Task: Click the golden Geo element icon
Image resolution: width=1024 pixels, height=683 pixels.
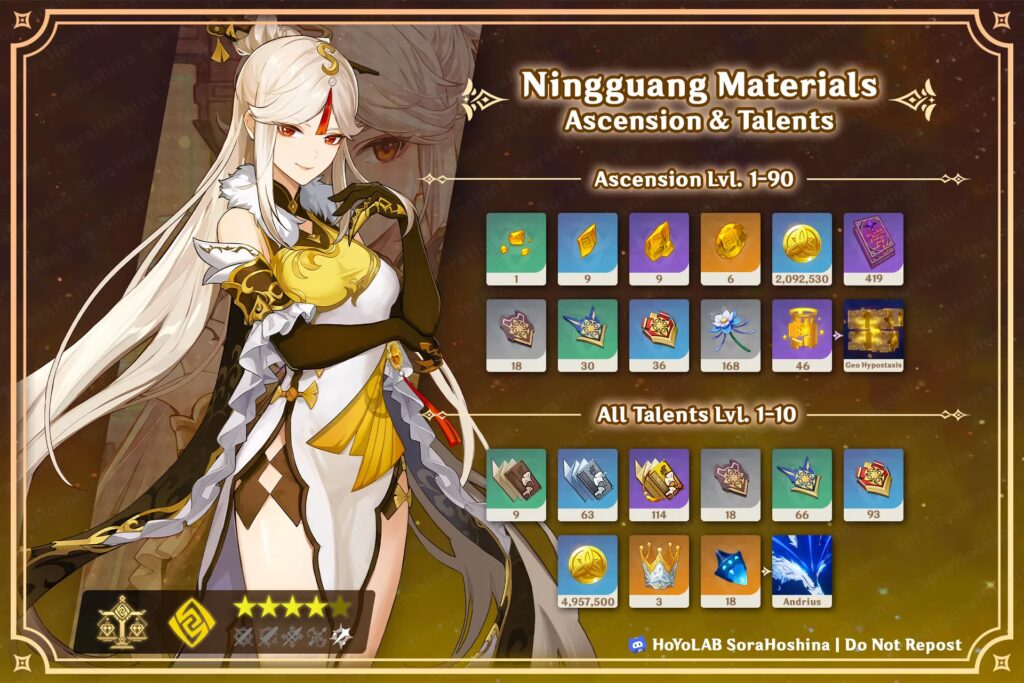Action: tap(191, 622)
